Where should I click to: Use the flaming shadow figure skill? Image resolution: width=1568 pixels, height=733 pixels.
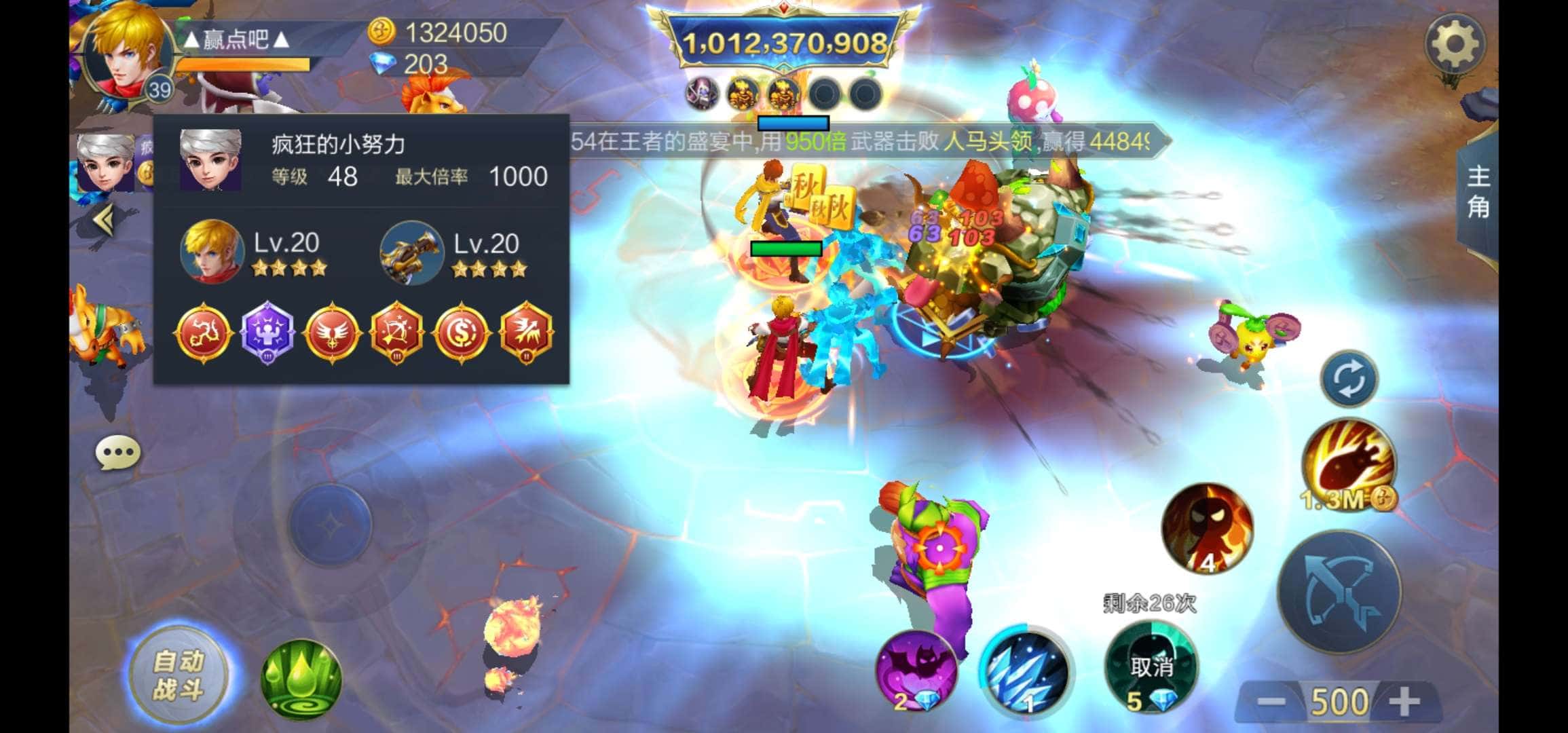click(x=1207, y=528)
